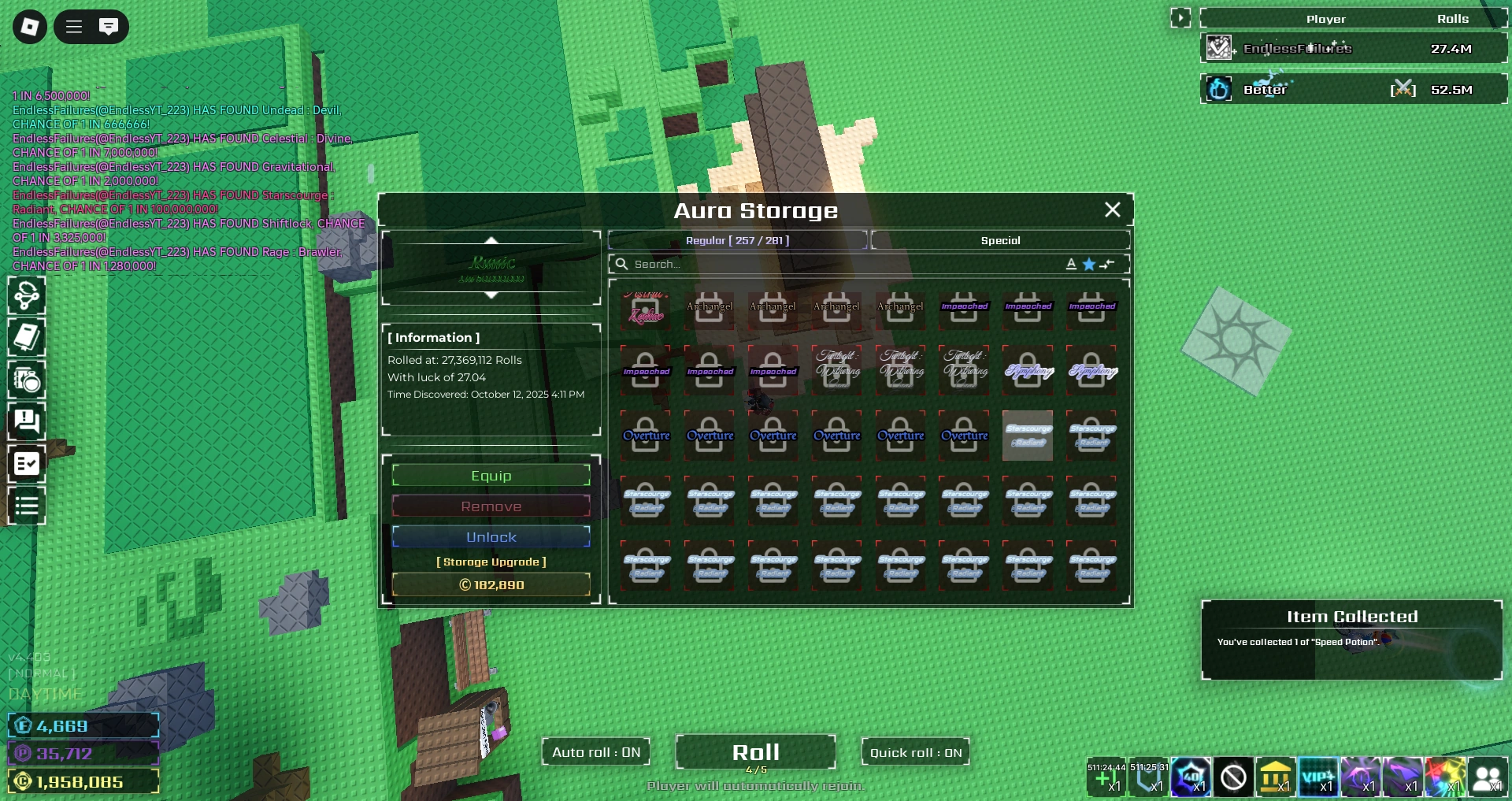Open the quest checklist icon on sidebar
This screenshot has width=1512, height=801.
pos(27,464)
